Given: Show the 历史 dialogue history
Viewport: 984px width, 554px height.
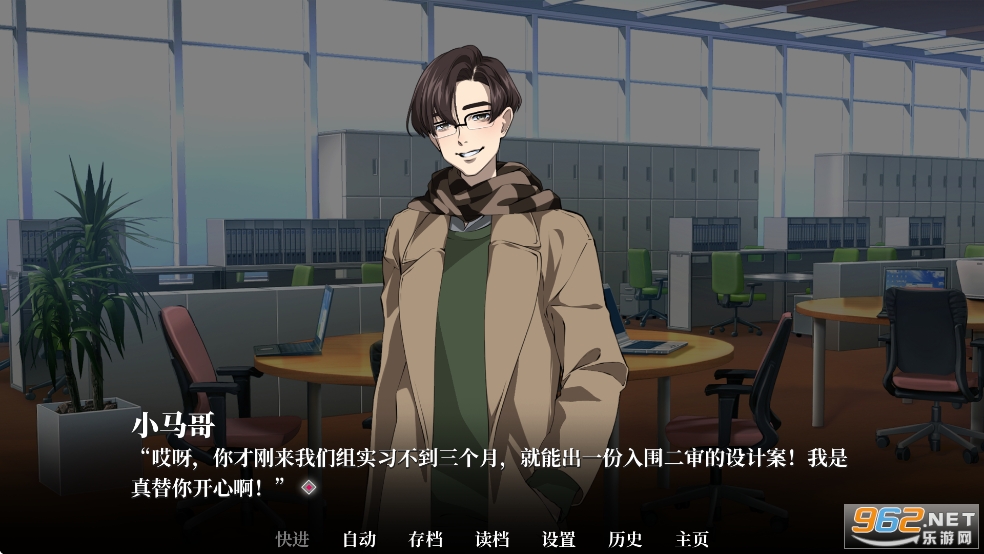Looking at the screenshot, I should click(x=625, y=539).
